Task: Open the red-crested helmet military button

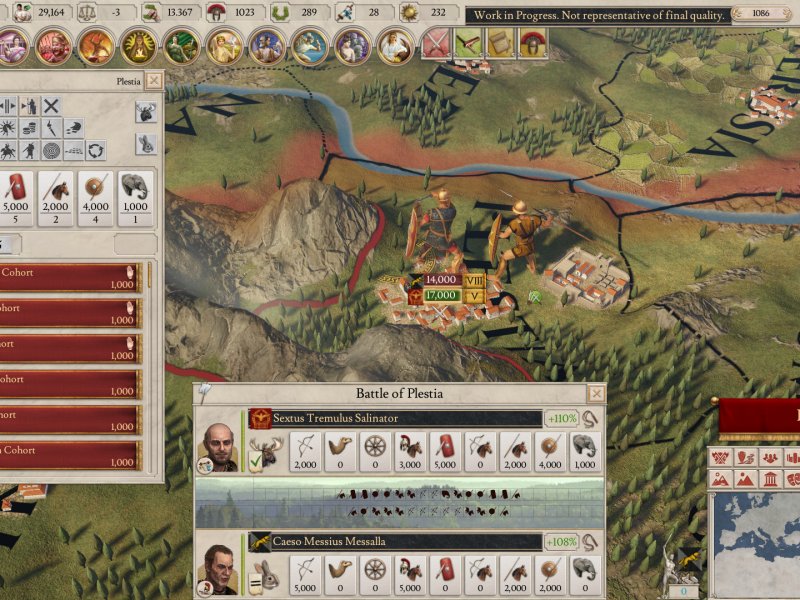Action: click(533, 44)
